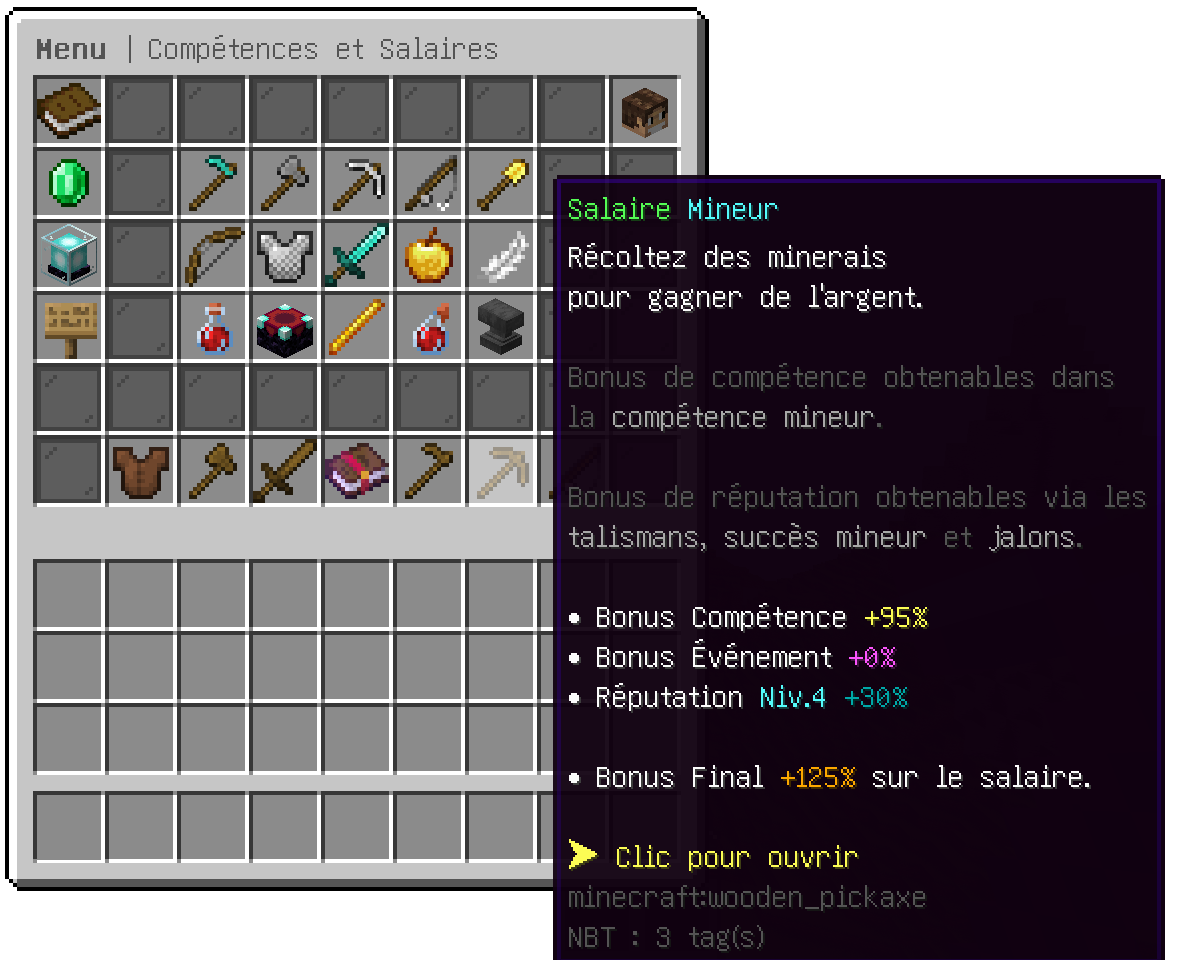The height and width of the screenshot is (971, 1187).
Task: Select the iron axe icon
Action: pos(285,183)
